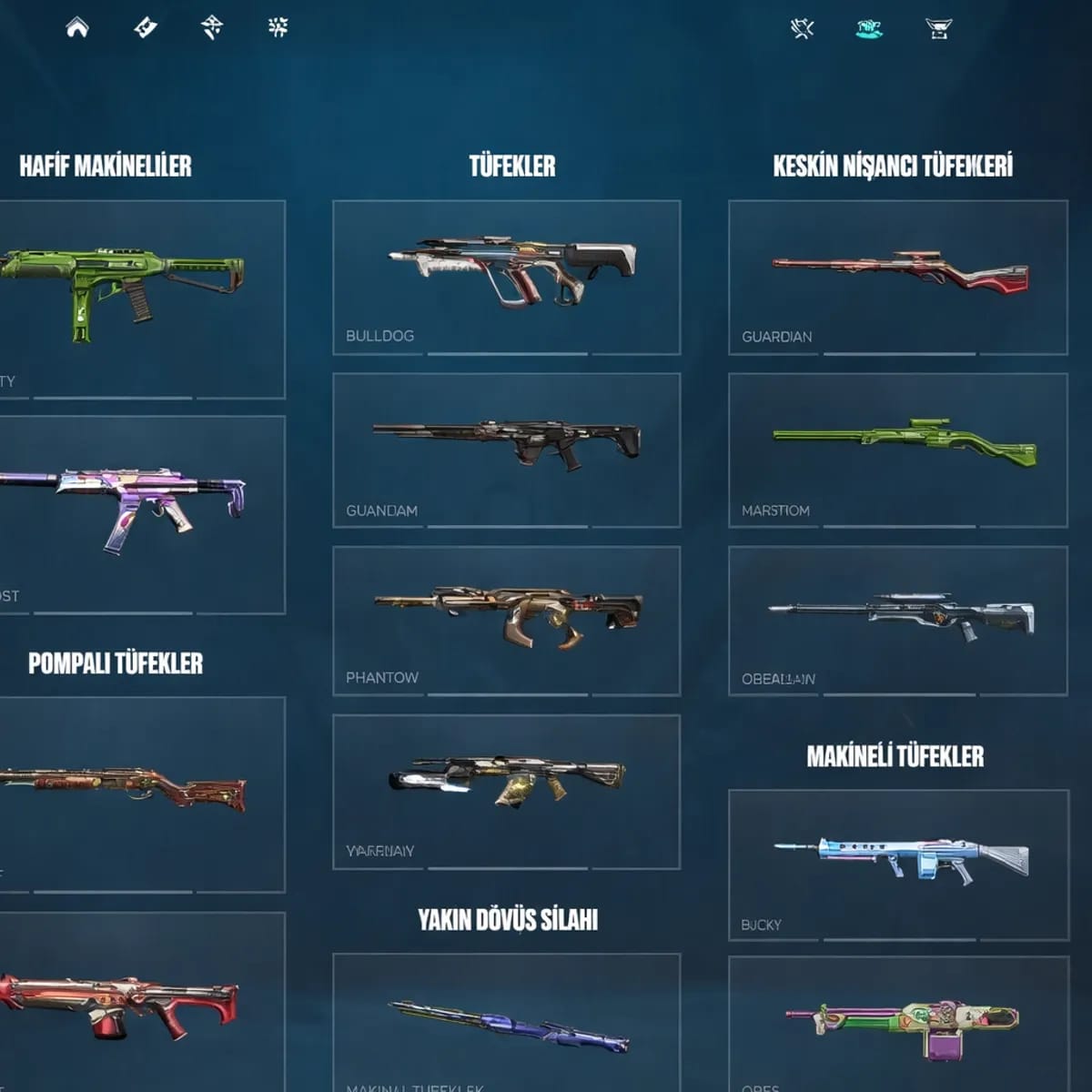The width and height of the screenshot is (1092, 1092).
Task: Open the blue melee weapon tile
Action: coord(506,1024)
